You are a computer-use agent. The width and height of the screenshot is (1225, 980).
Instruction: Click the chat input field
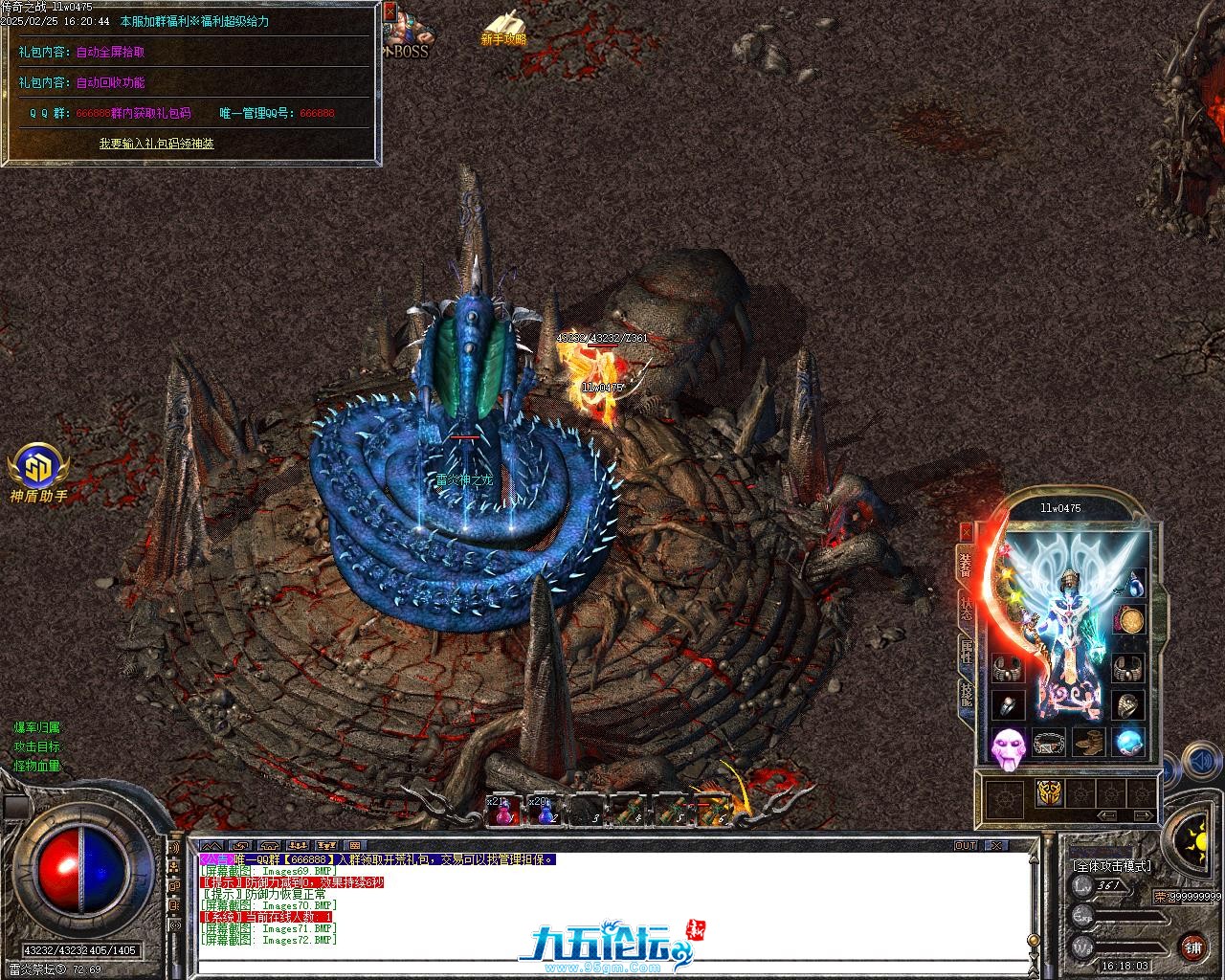click(x=612, y=965)
